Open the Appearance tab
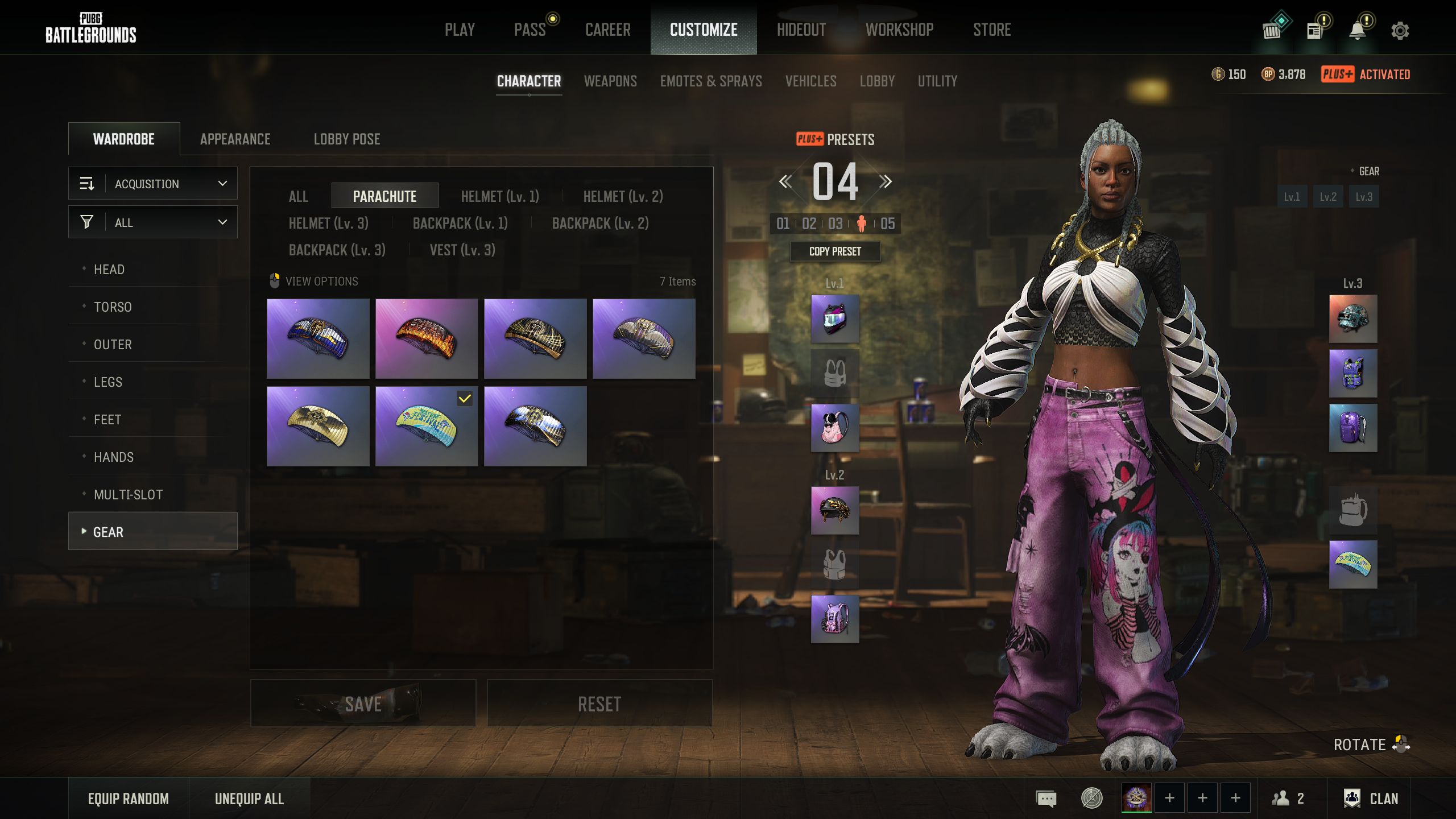This screenshot has height=819, width=1456. tap(235, 139)
